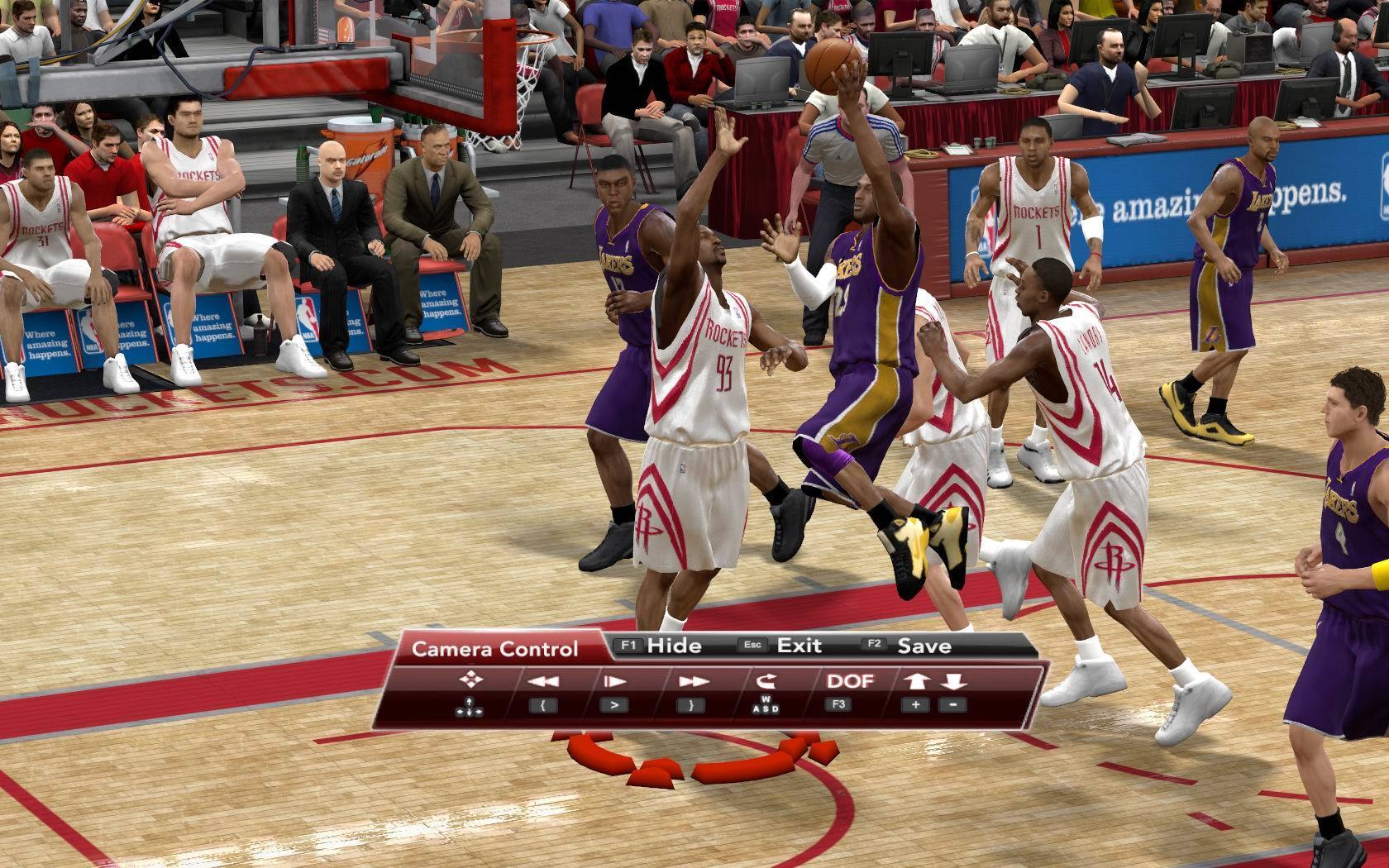Toggle the DOF depth-of-field option

tap(849, 681)
